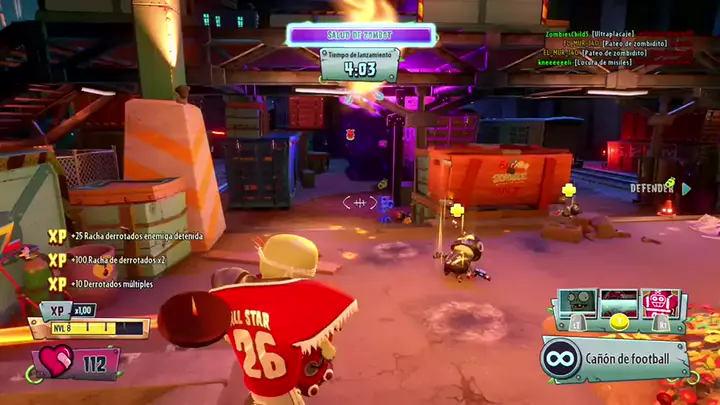Image resolution: width=720 pixels, height=405 pixels.
Task: Select the middle ability icon
Action: (619, 304)
